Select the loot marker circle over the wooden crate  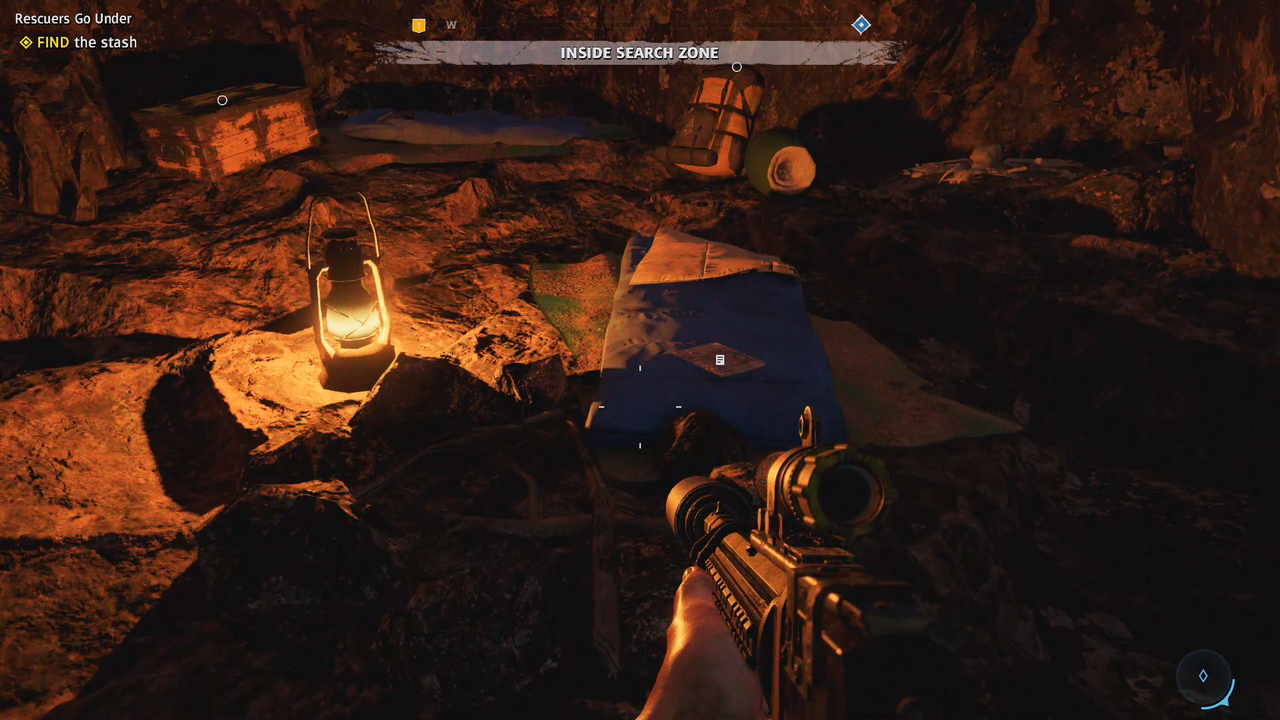click(222, 100)
